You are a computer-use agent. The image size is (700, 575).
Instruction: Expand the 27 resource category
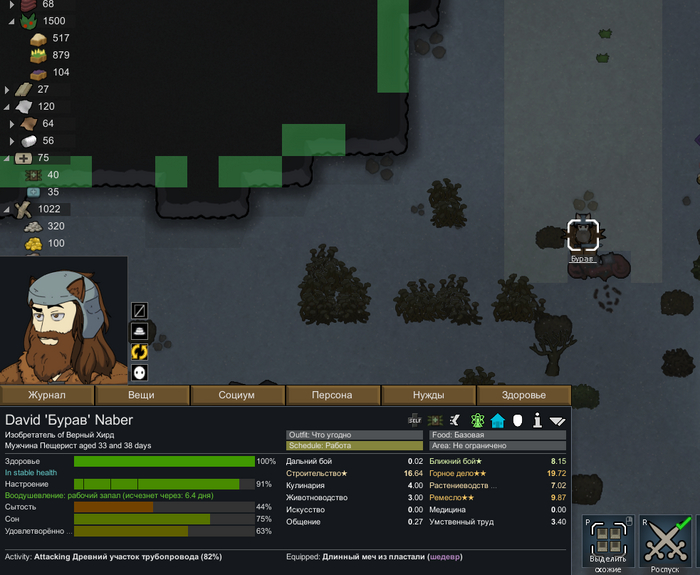click(x=7, y=89)
